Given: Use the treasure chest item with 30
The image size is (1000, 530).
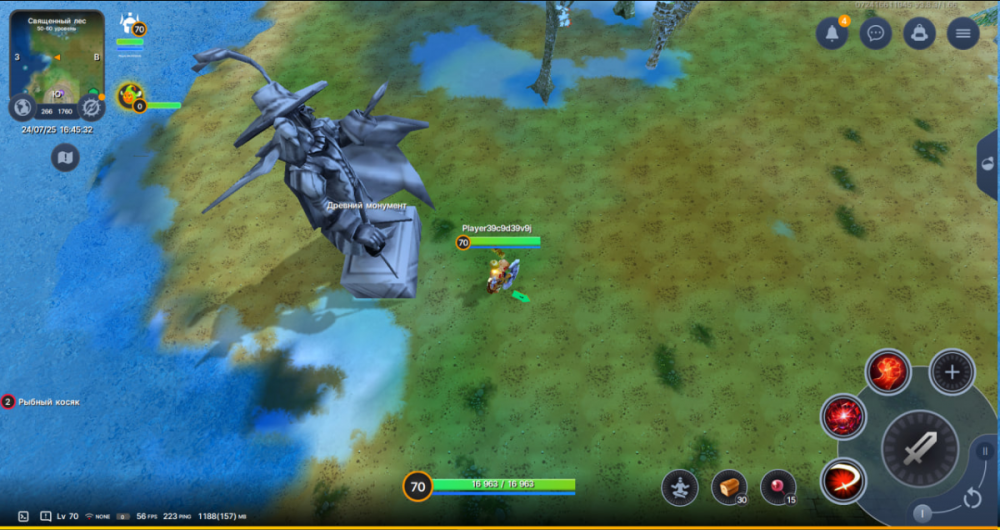Looking at the screenshot, I should [729, 487].
